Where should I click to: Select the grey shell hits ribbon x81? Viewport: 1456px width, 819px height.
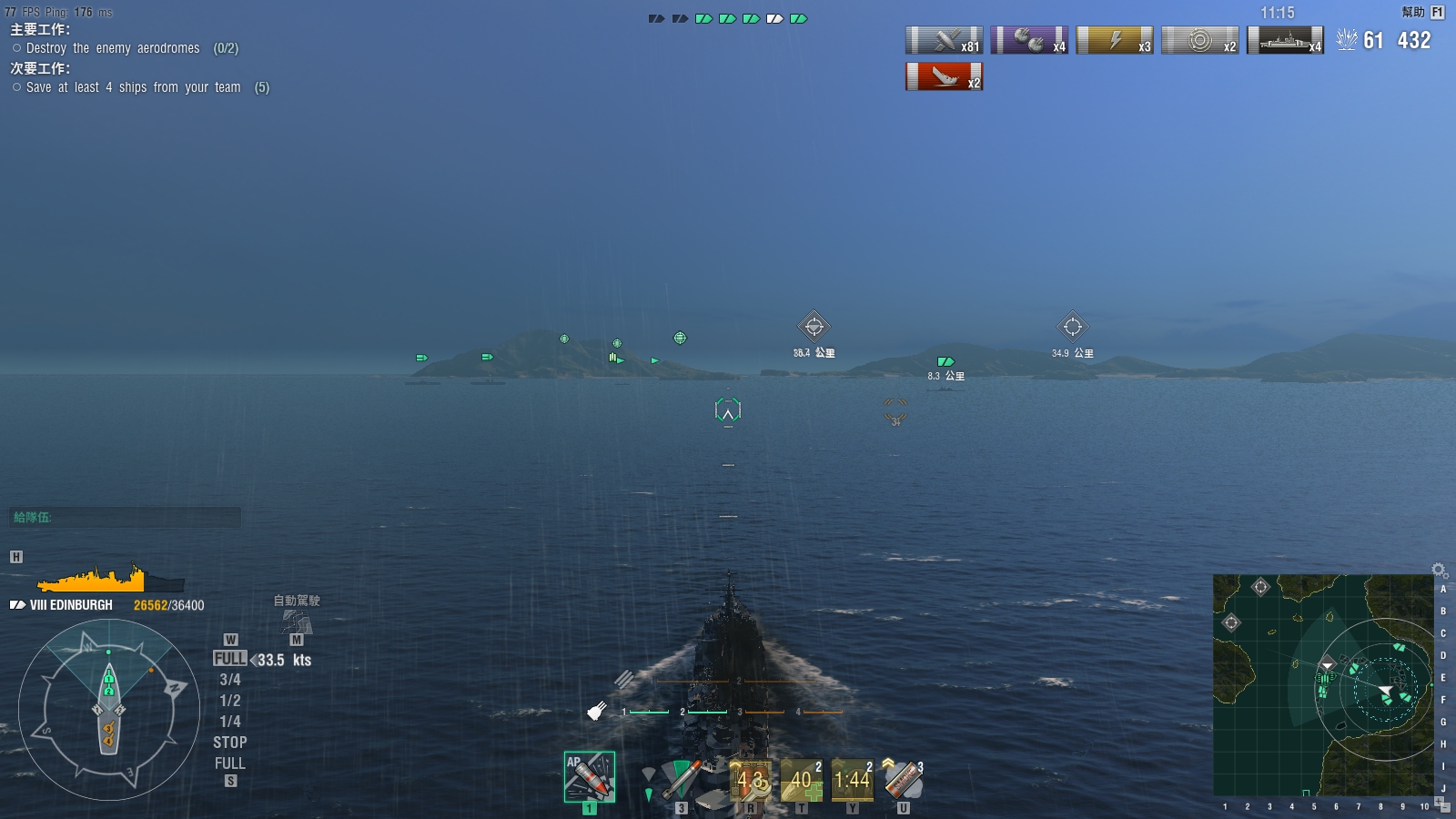944,40
